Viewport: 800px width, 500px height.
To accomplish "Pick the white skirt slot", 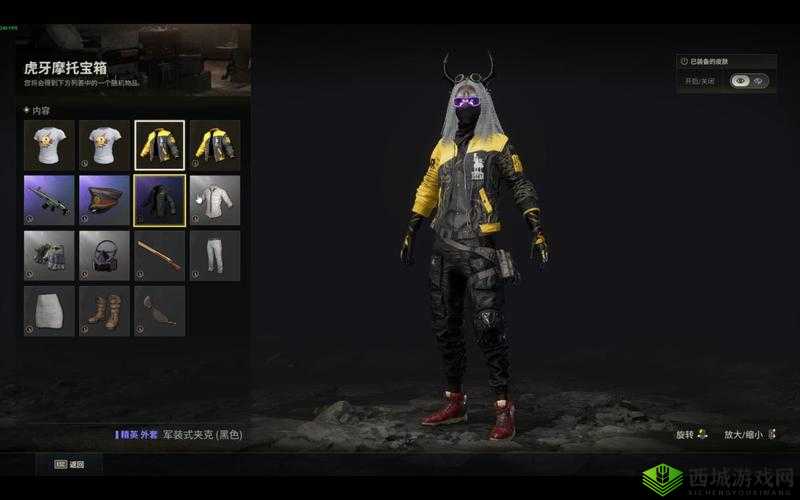I will tap(49, 311).
